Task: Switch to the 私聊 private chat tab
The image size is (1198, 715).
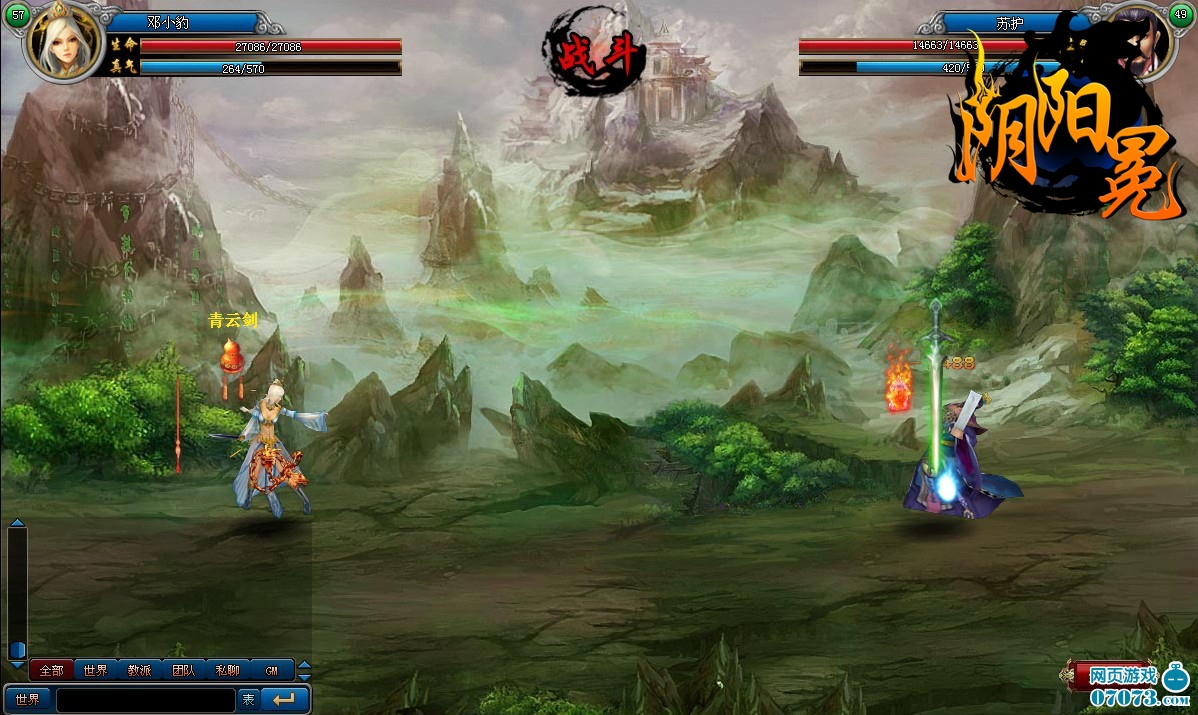Action: (227, 670)
